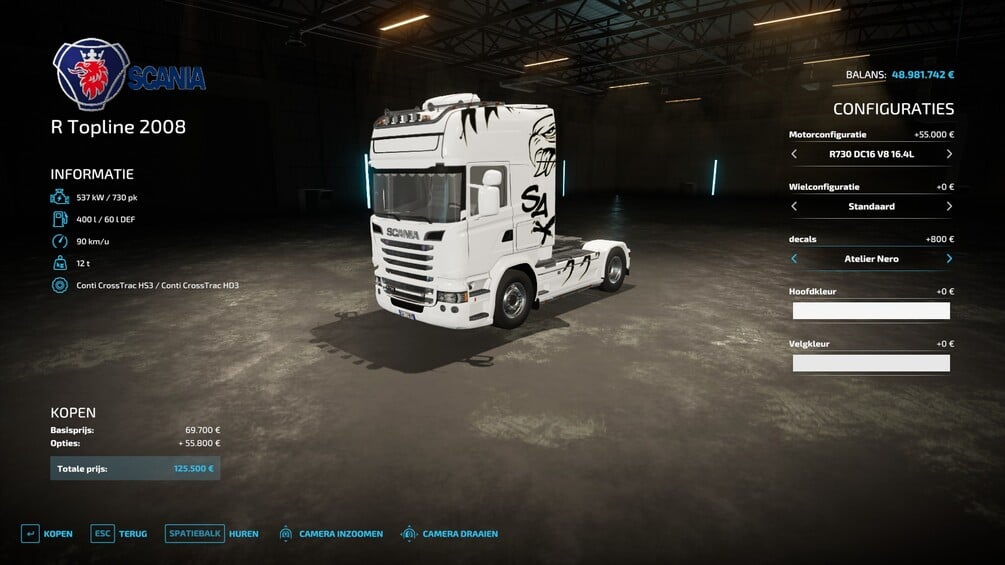Select previous Motorconfiguratie option
This screenshot has width=1005, height=565.
click(x=794, y=155)
